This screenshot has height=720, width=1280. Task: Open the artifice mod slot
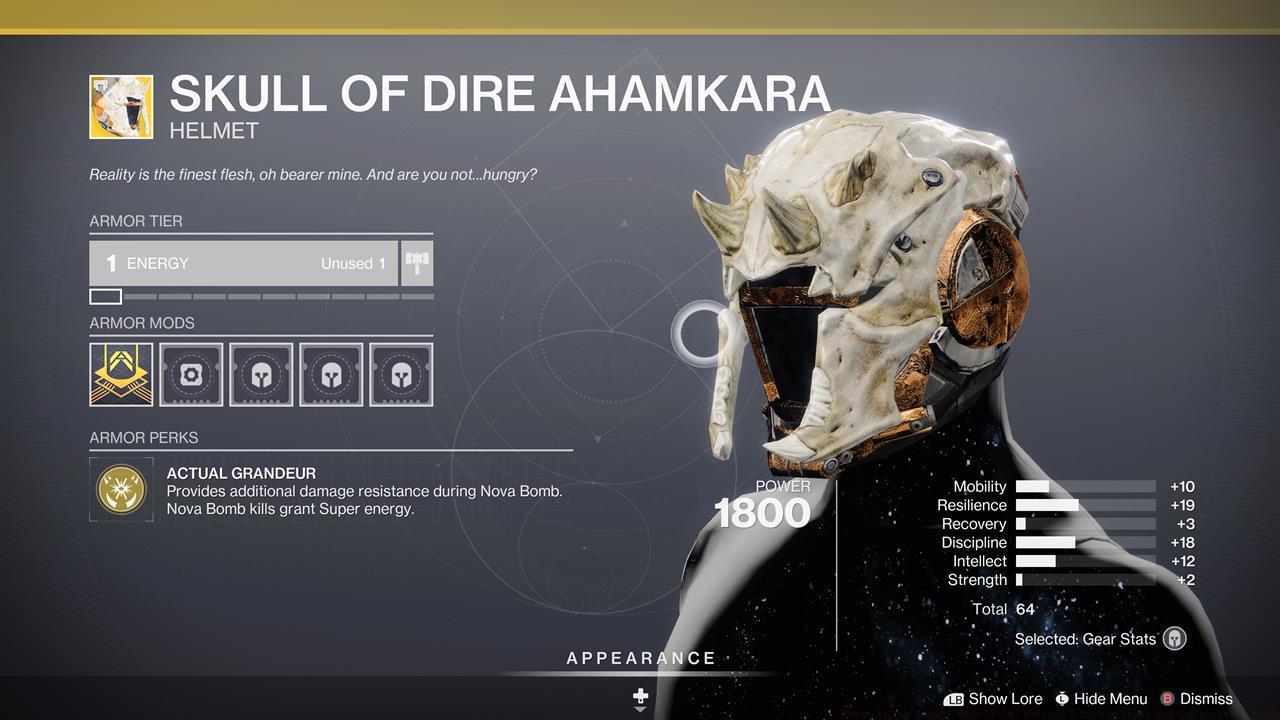tap(120, 374)
